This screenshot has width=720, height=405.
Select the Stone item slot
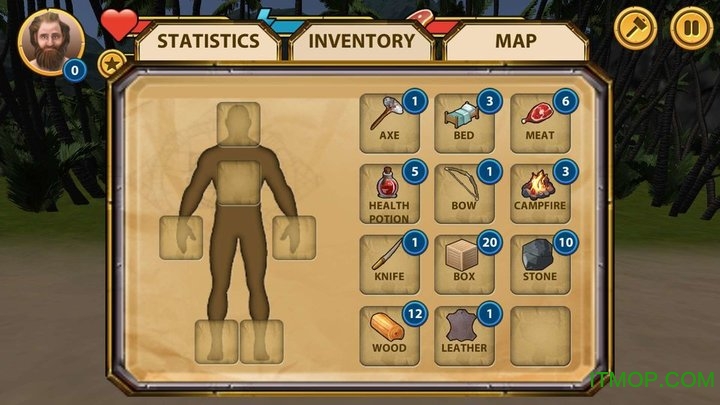[x=541, y=264]
